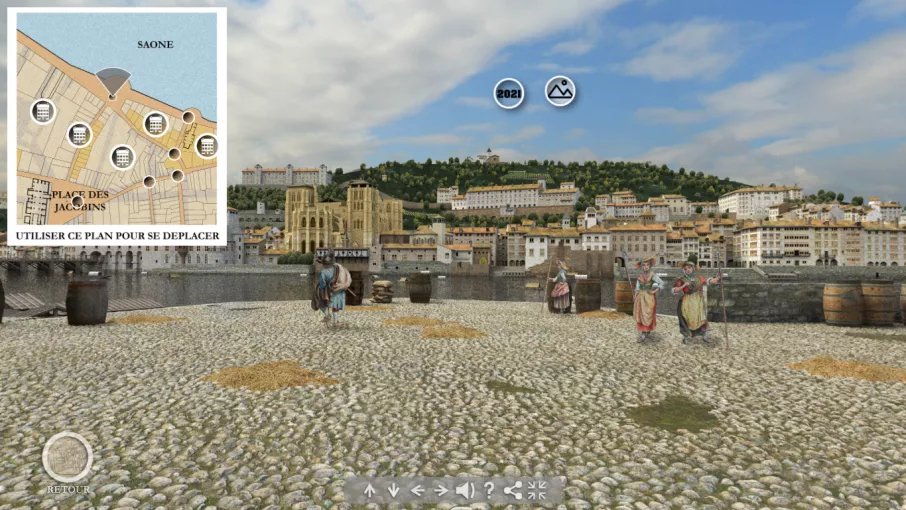The height and width of the screenshot is (510, 906).
Task: Go back with the Retour button
Action: (67, 458)
